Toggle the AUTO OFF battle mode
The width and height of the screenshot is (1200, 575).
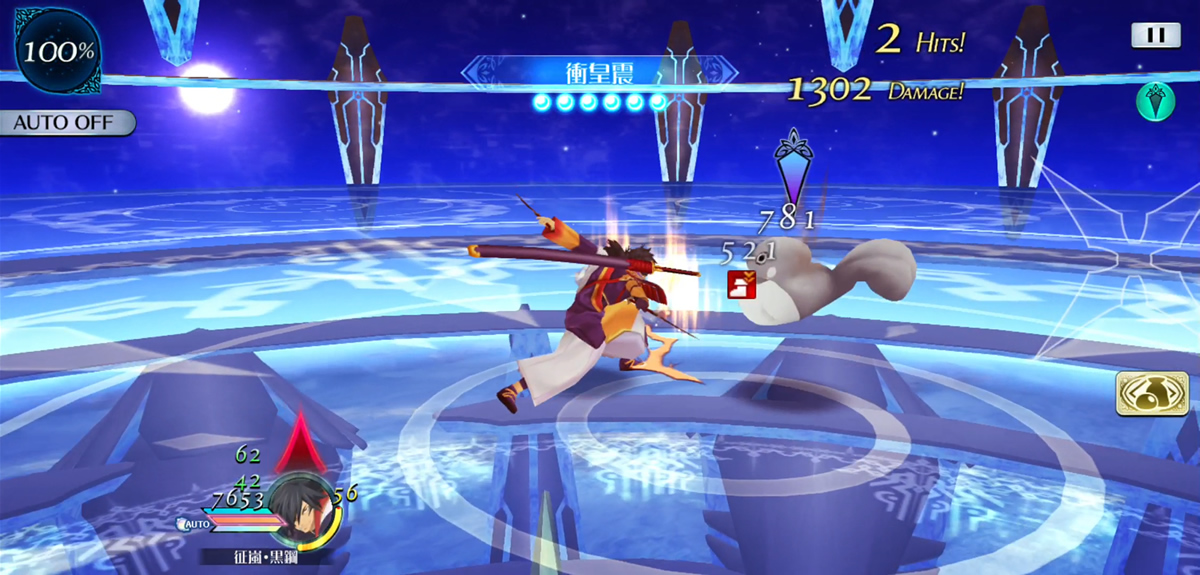(66, 123)
